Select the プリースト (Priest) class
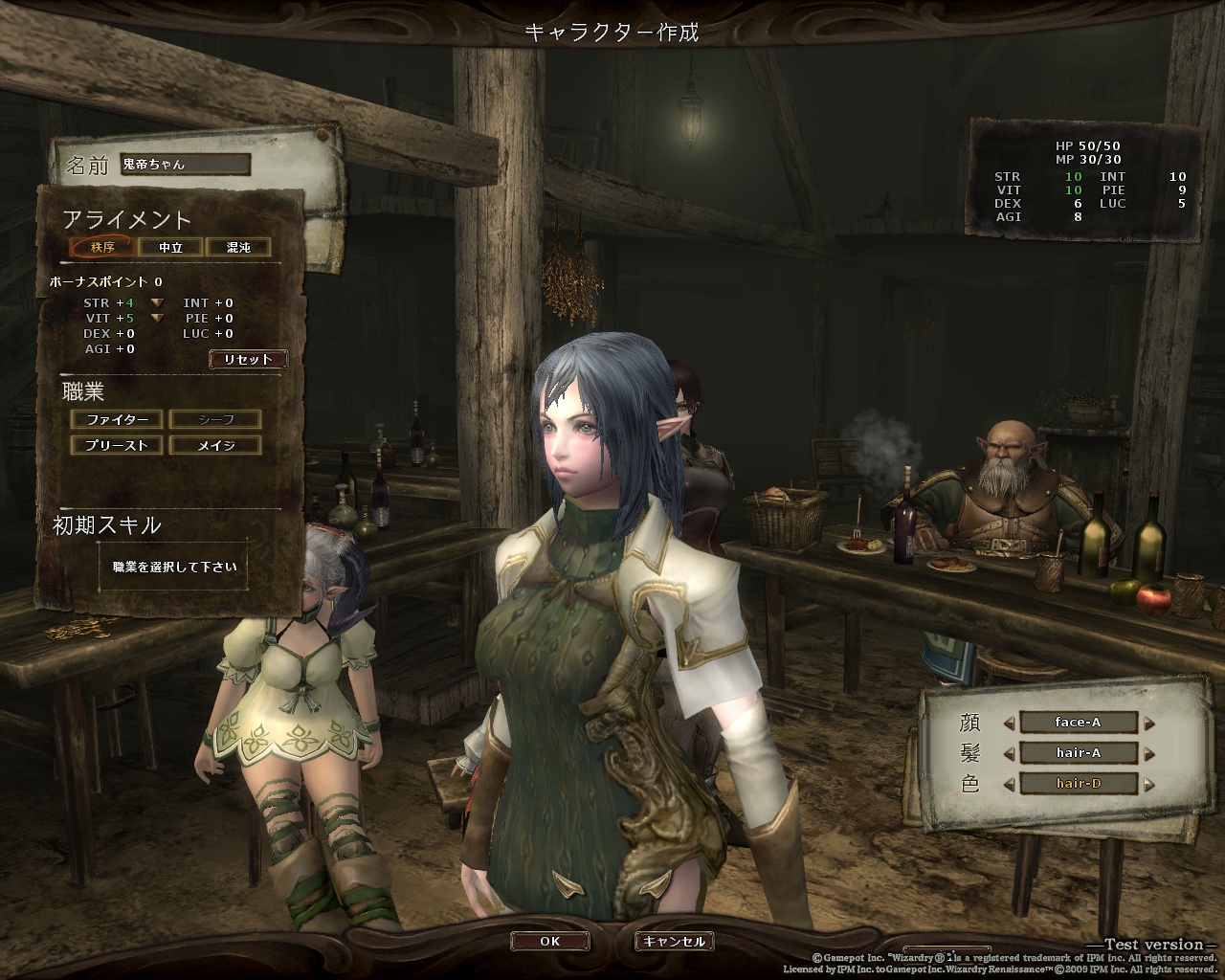Viewport: 1225px width, 980px height. 117,445
